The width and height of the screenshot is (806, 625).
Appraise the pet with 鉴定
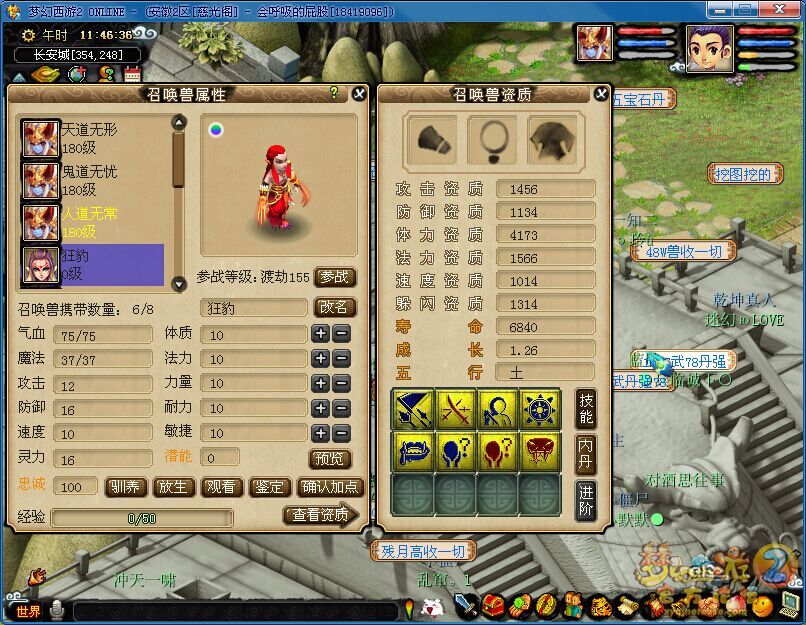[x=270, y=487]
